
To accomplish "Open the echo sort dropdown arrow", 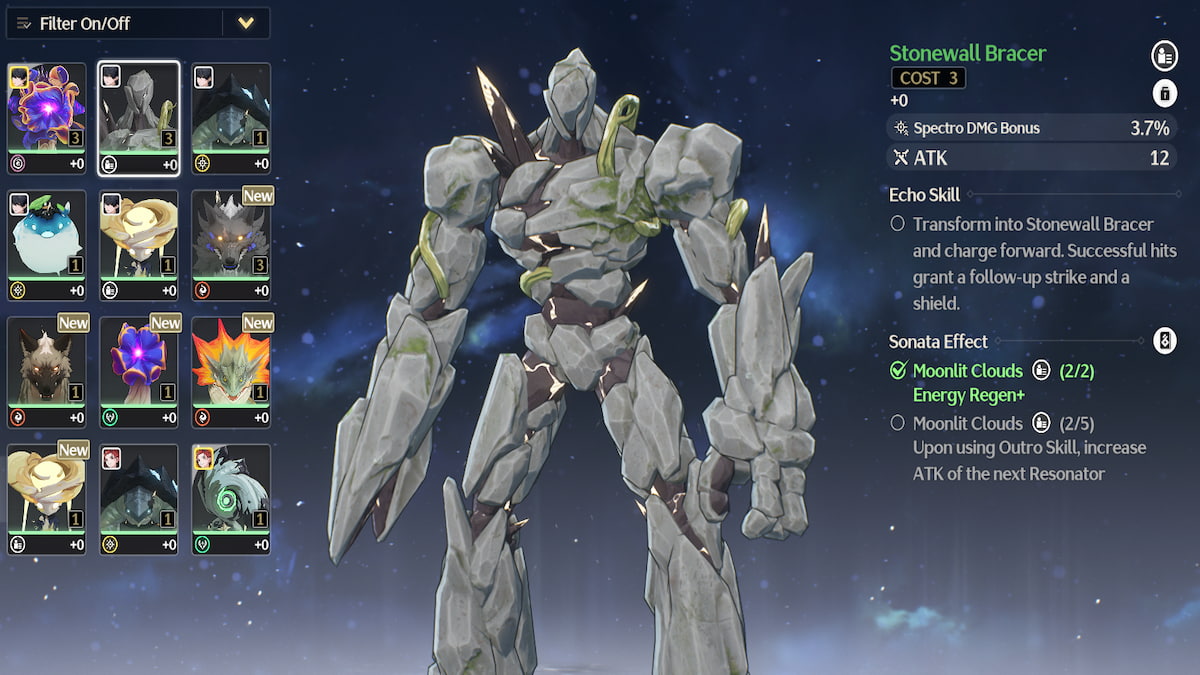I will click(246, 23).
